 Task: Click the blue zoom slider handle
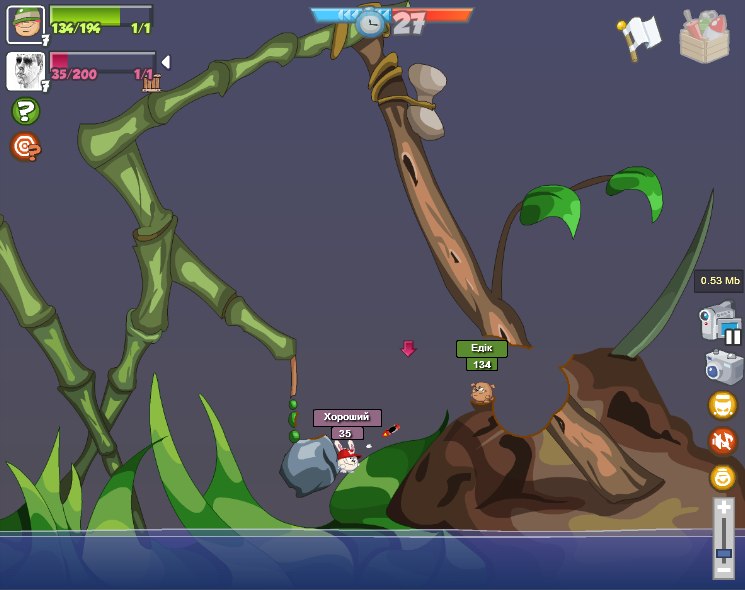[x=723, y=552]
